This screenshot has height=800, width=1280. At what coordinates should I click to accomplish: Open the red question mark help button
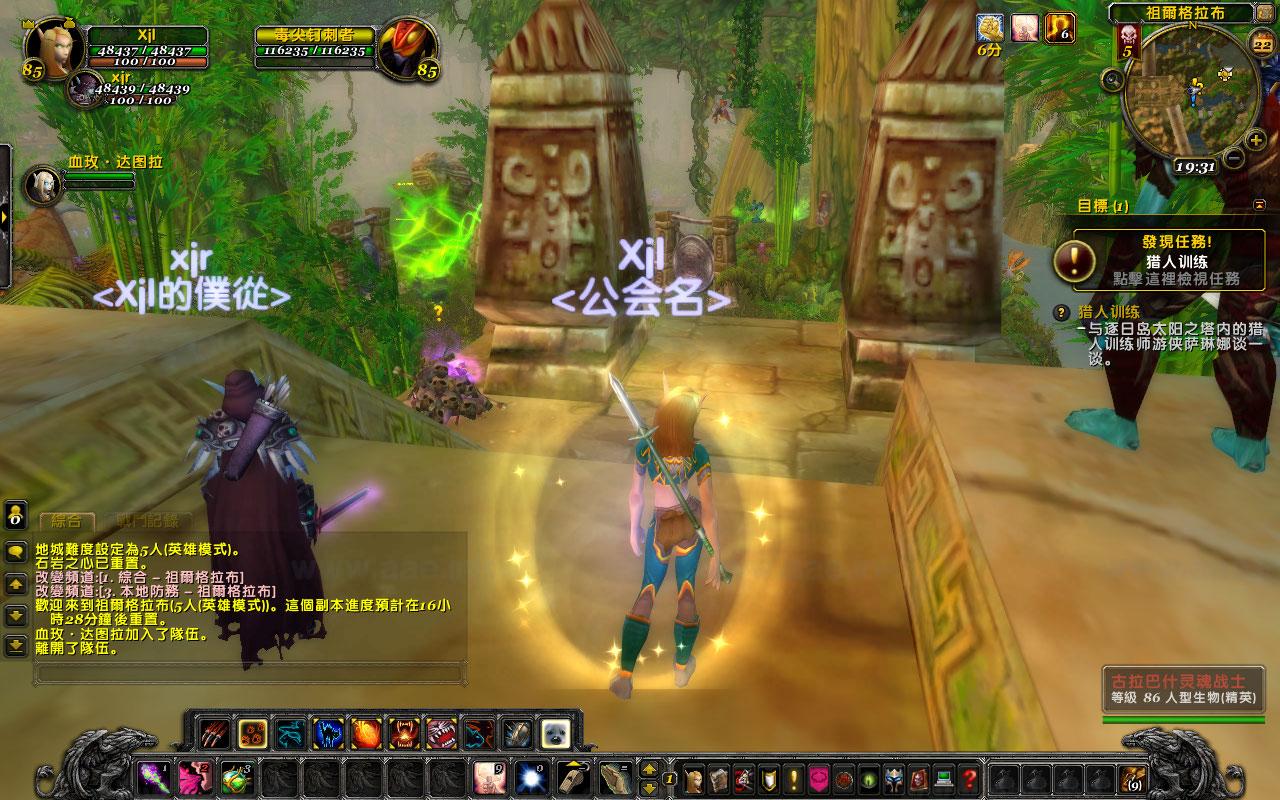[x=969, y=777]
